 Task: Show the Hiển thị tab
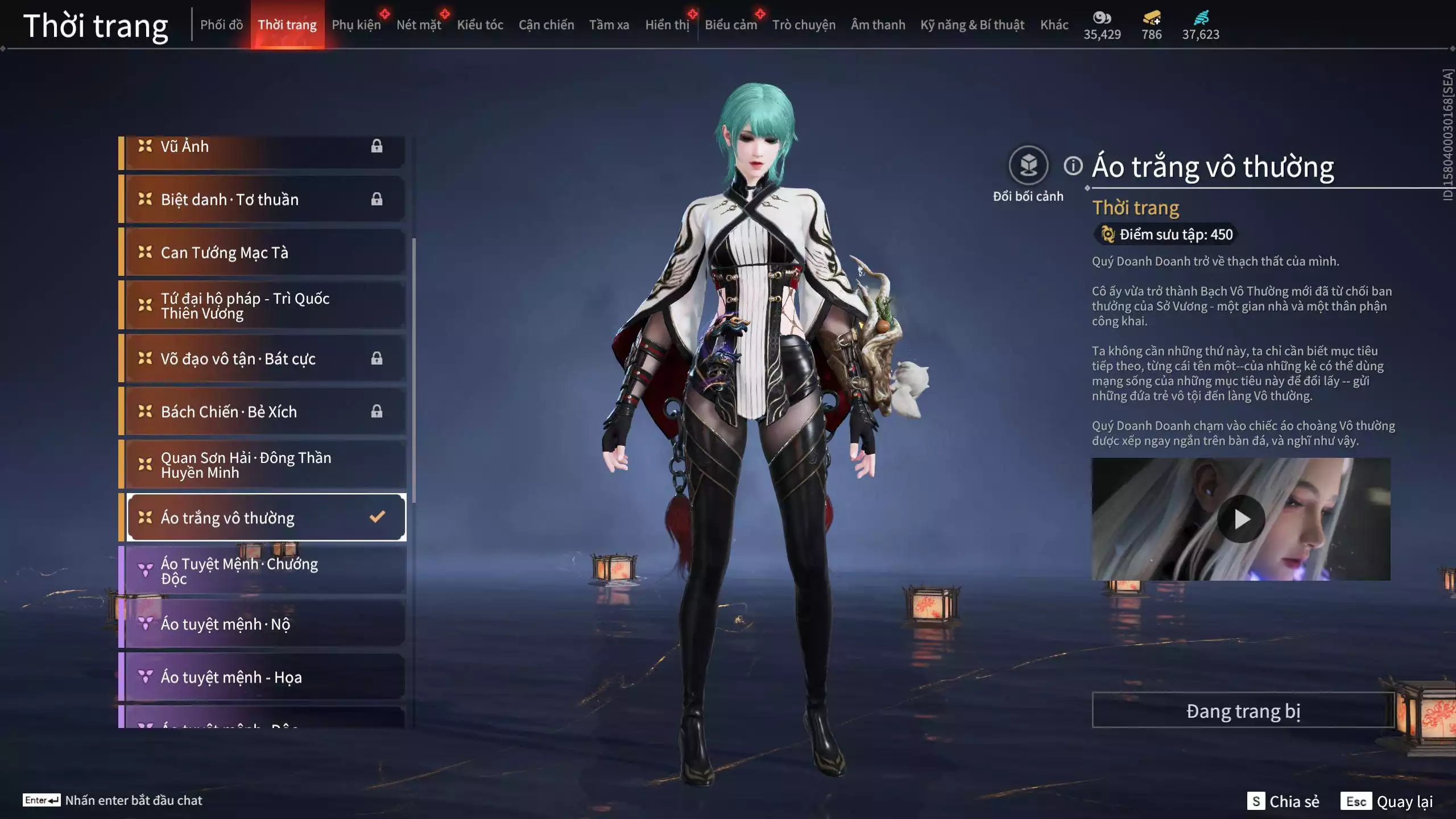coord(667,25)
